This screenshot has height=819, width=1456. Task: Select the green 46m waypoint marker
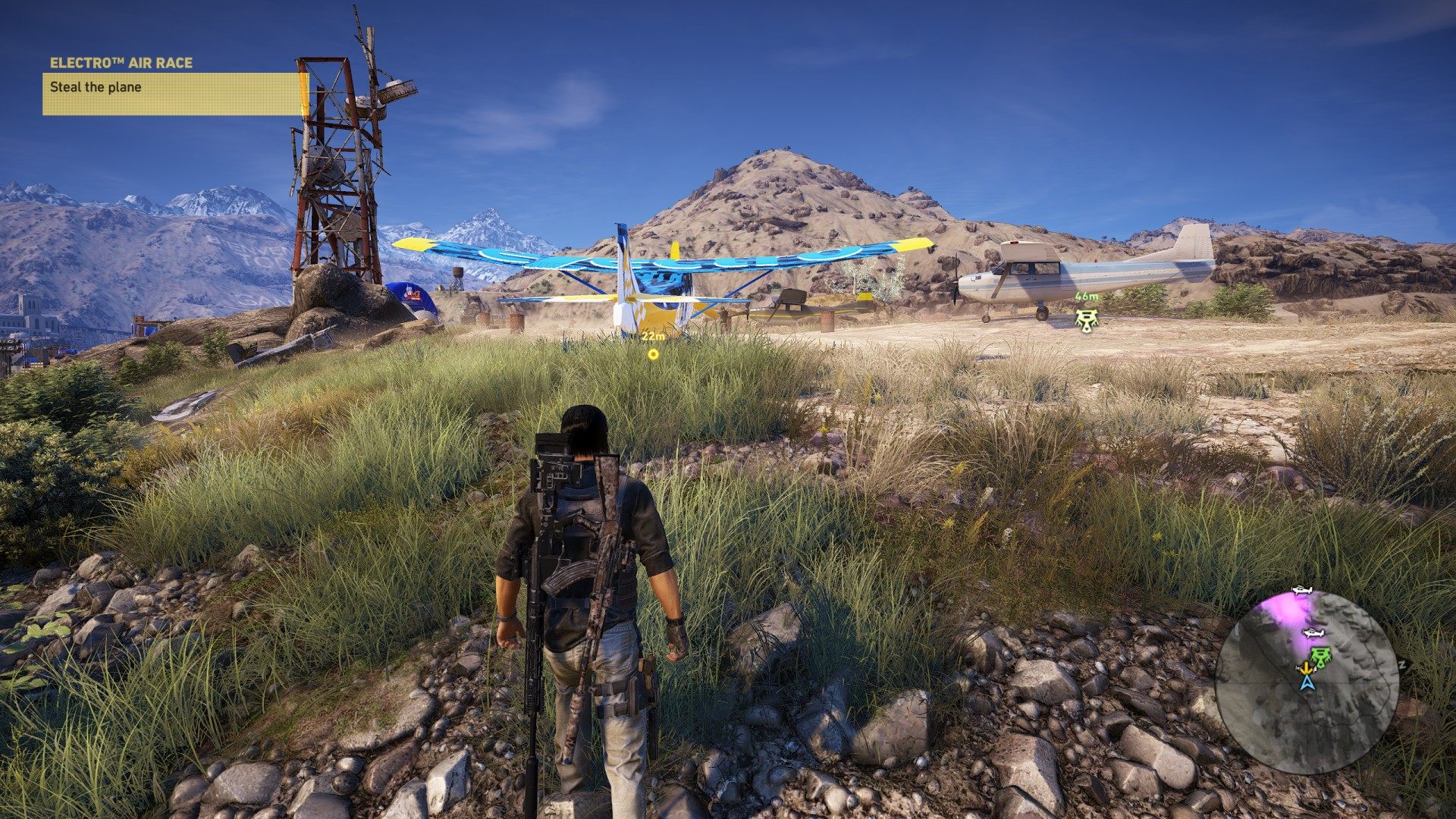(x=1087, y=318)
